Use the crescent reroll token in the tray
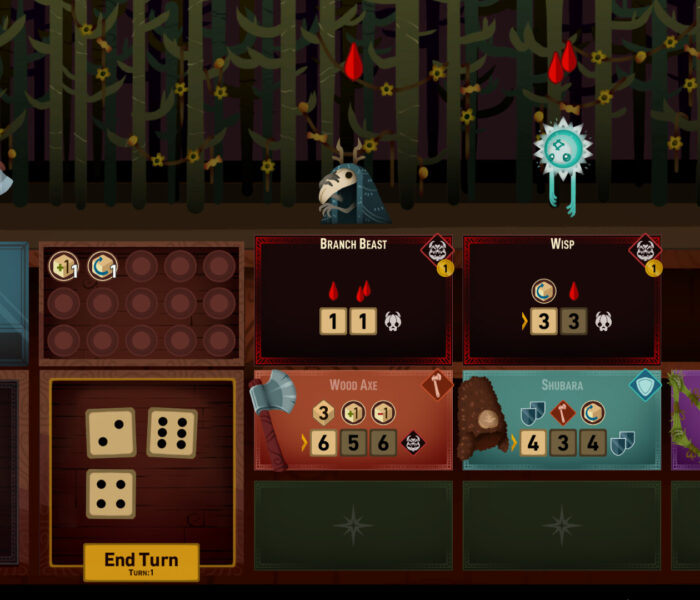Image resolution: width=700 pixels, height=600 pixels. 102,266
